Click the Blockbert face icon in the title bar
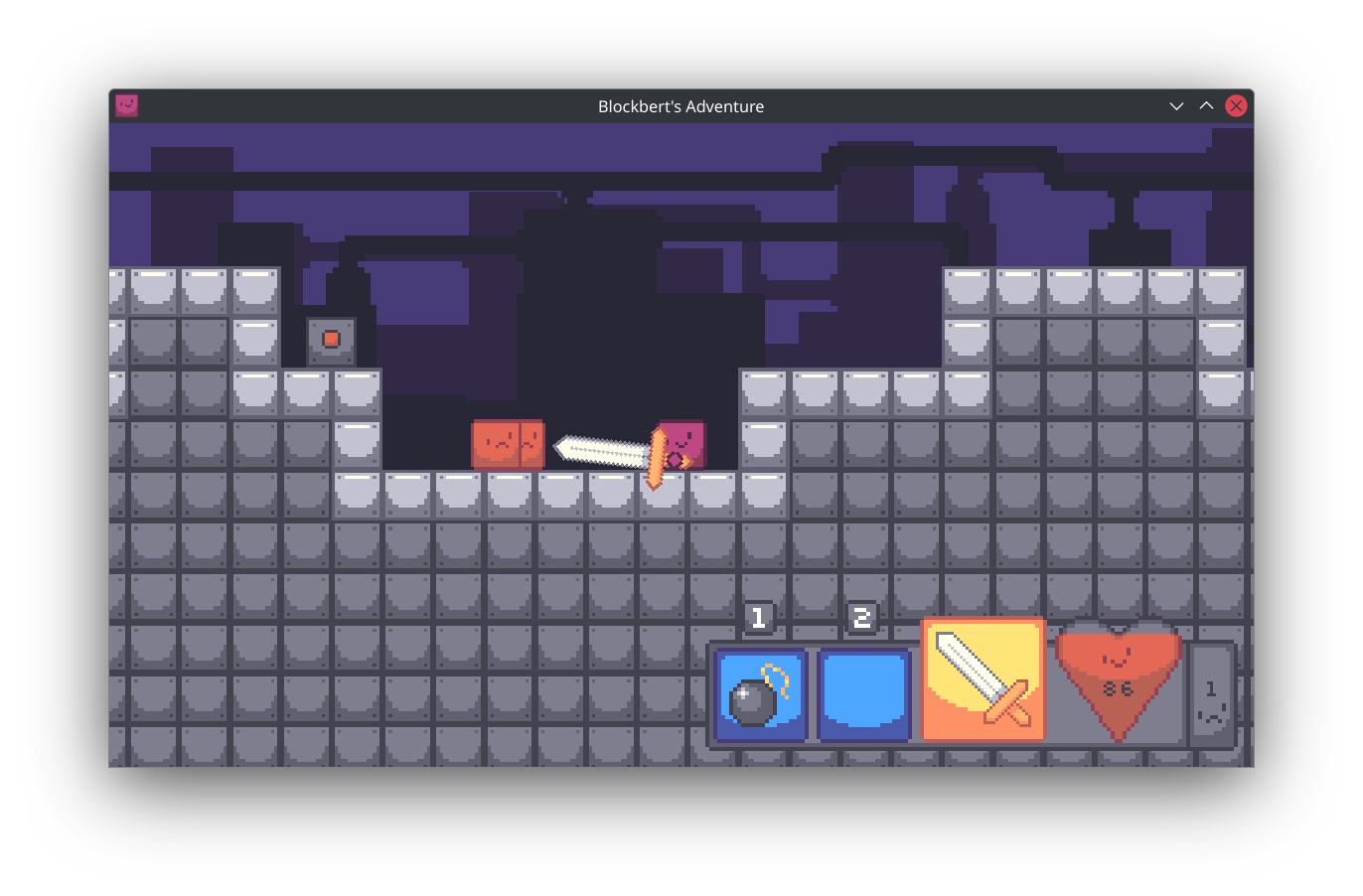This screenshot has height=896, width=1363. tap(126, 105)
